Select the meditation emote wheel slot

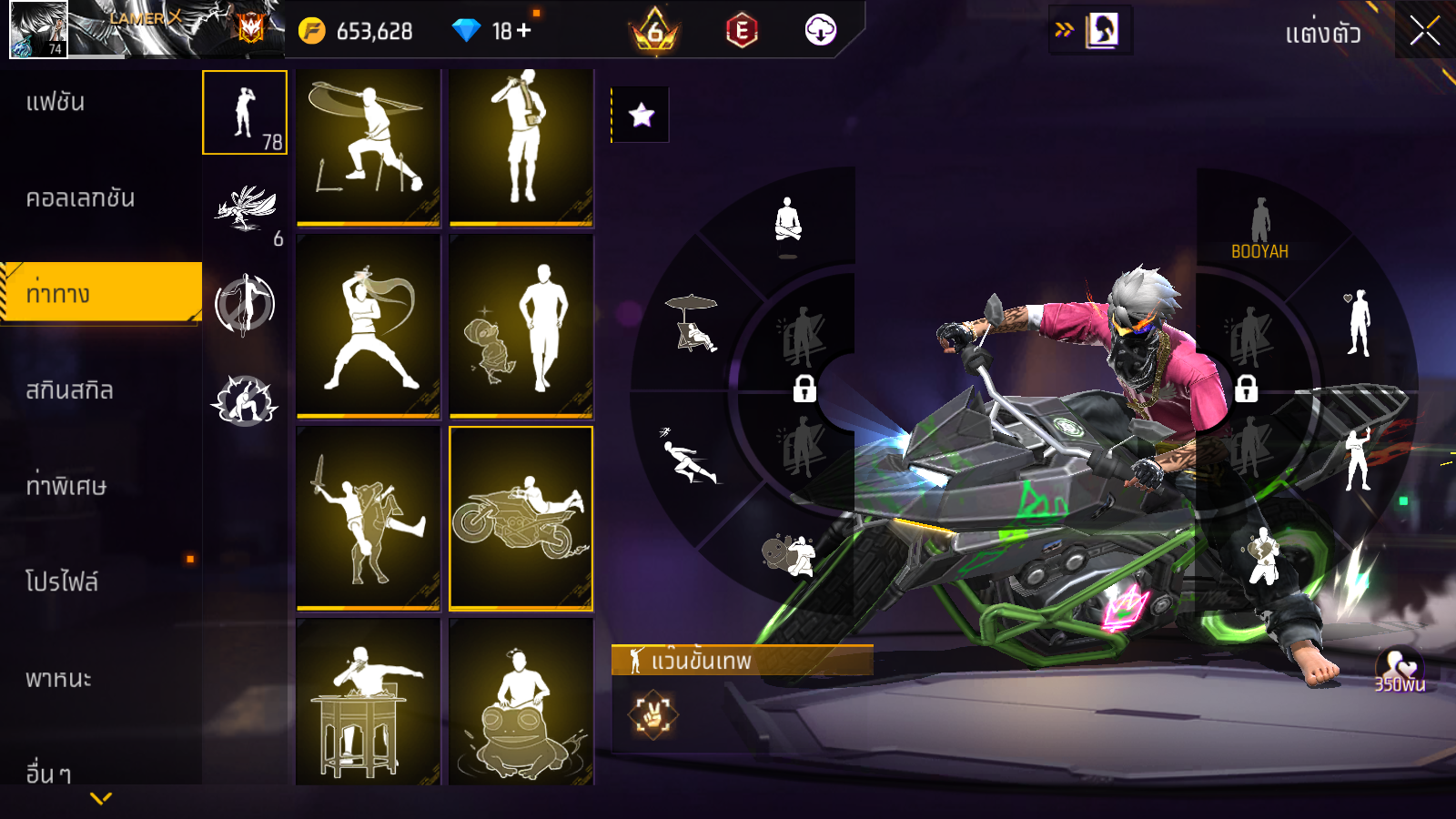coord(788,221)
